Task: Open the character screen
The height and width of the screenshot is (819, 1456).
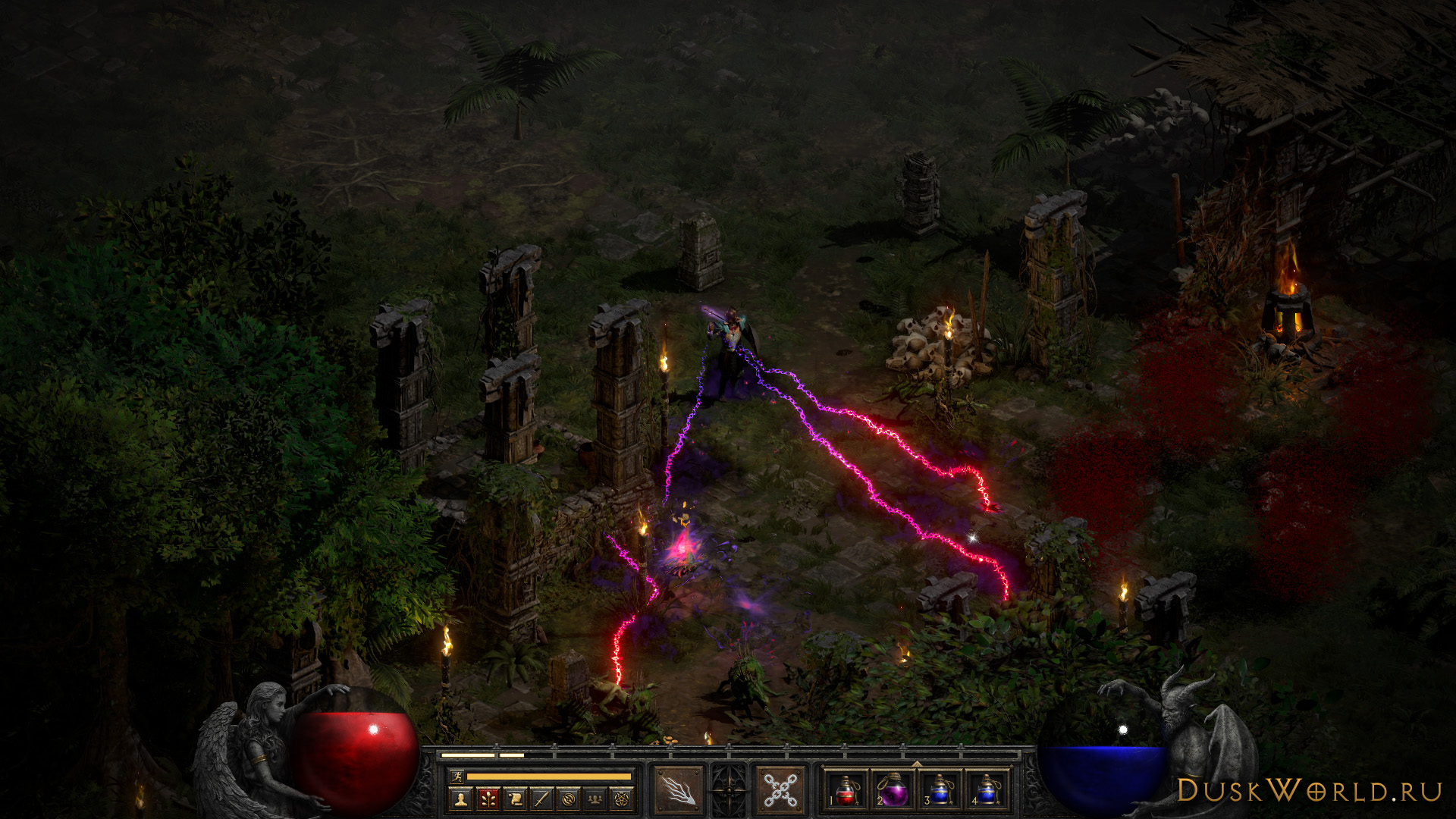Action: pyautogui.click(x=460, y=799)
